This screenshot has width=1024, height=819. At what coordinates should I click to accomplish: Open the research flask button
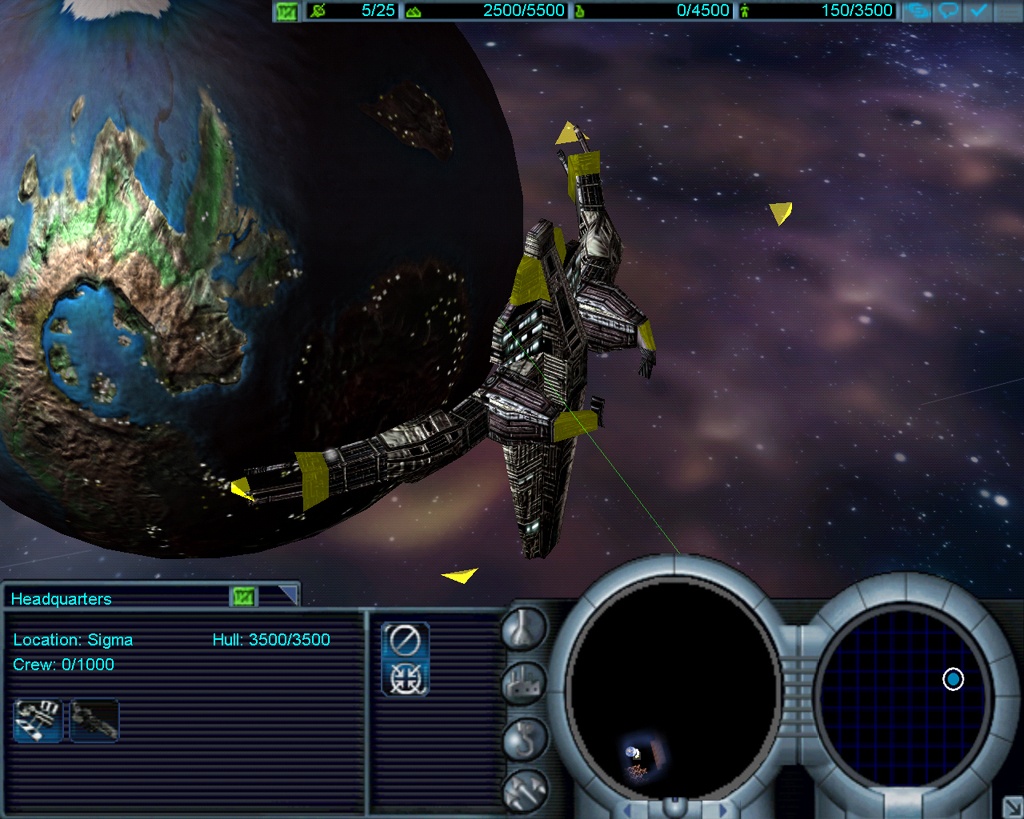tap(524, 628)
